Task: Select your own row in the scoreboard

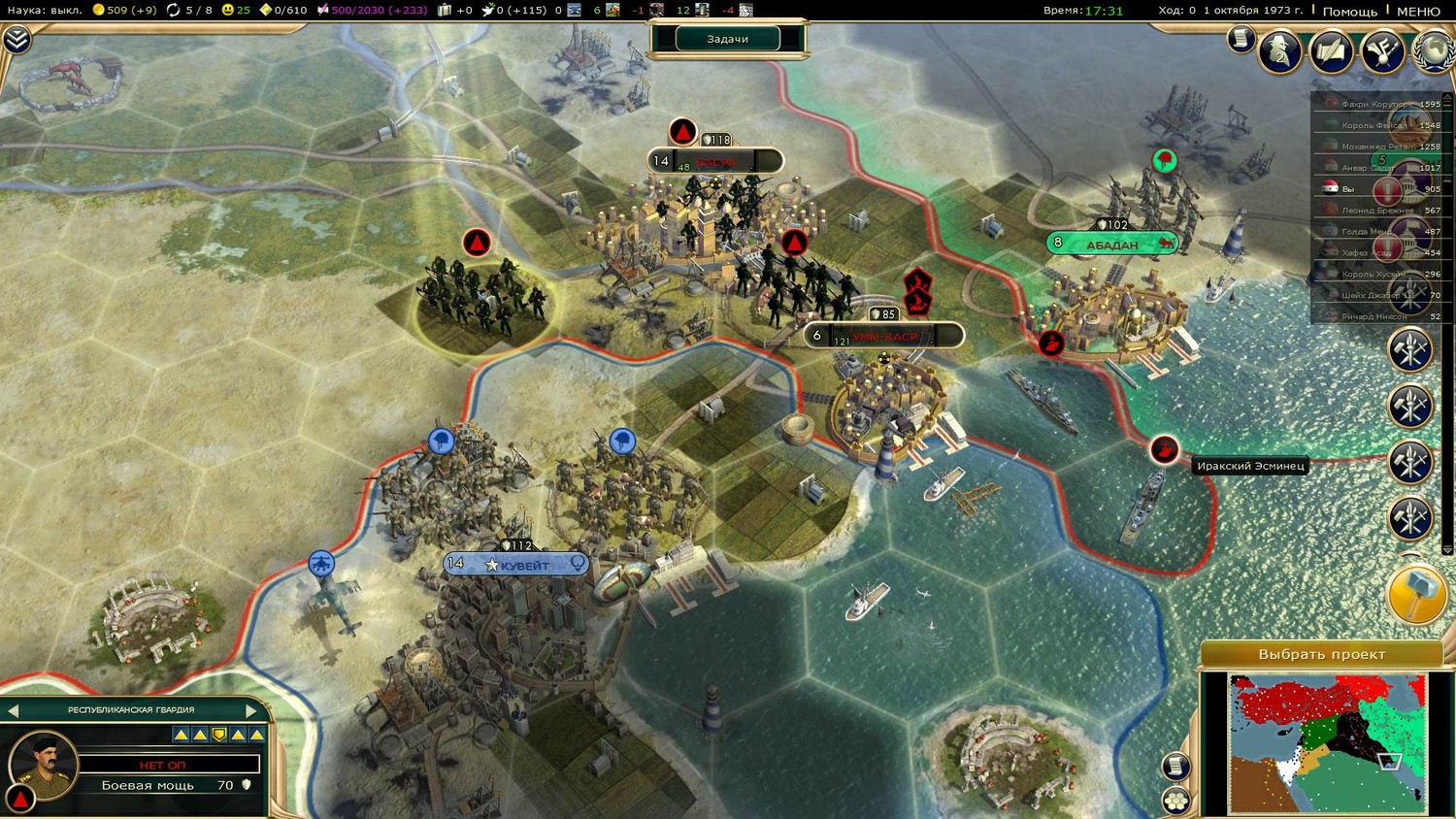Action: [x=1376, y=189]
